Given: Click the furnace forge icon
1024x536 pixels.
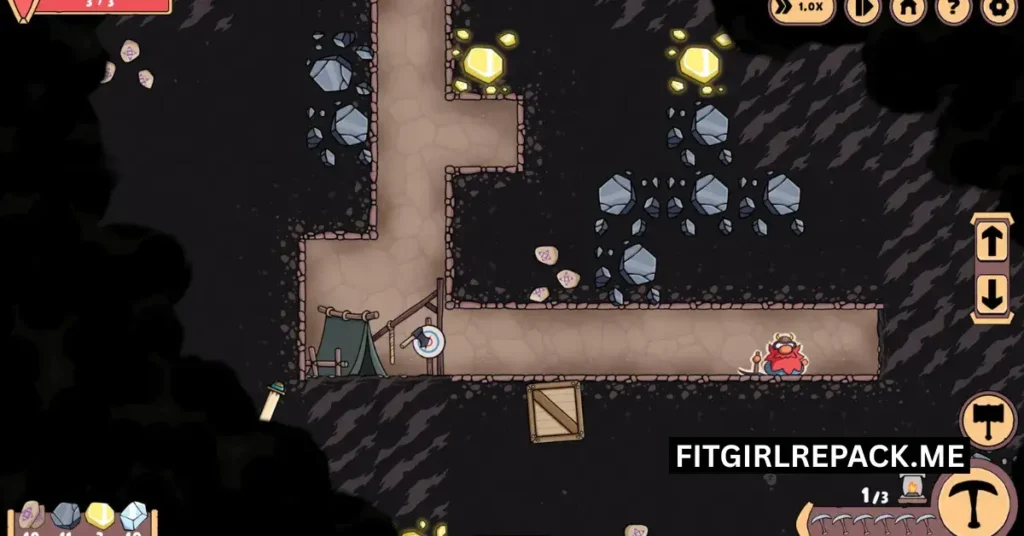Looking at the screenshot, I should coord(911,488).
